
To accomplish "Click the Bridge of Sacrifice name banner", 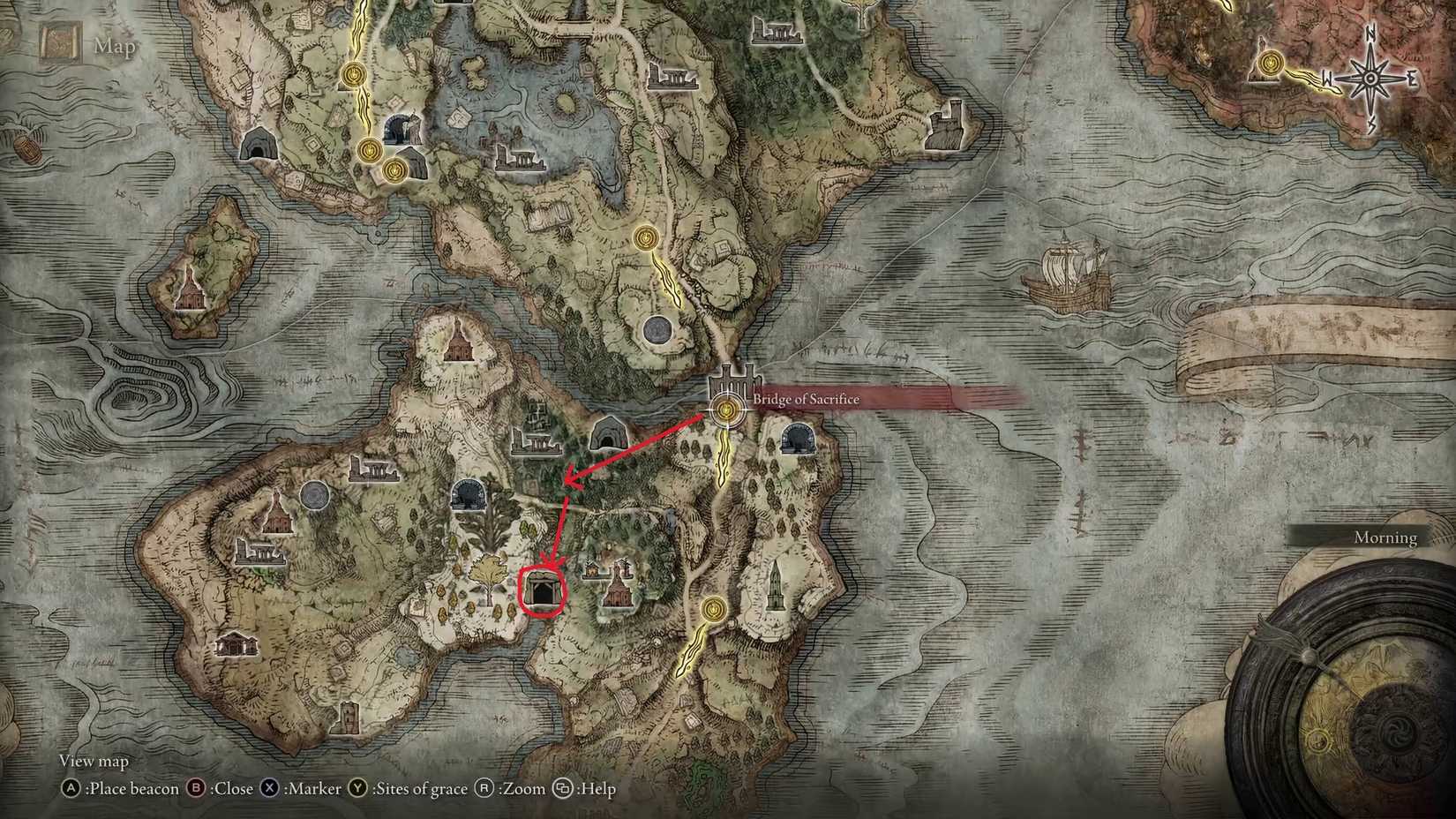I will (805, 400).
